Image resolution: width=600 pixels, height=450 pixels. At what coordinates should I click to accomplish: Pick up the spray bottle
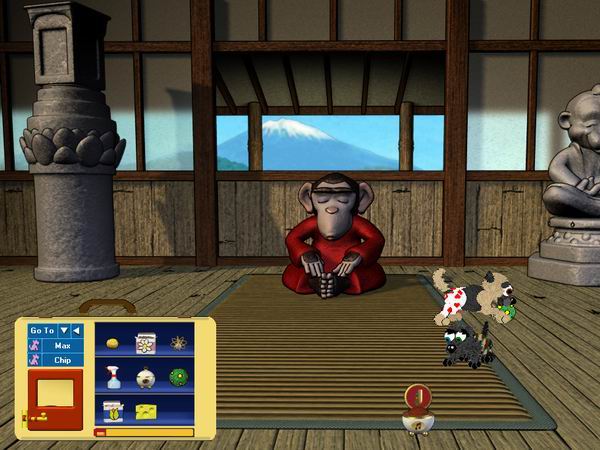tap(112, 377)
